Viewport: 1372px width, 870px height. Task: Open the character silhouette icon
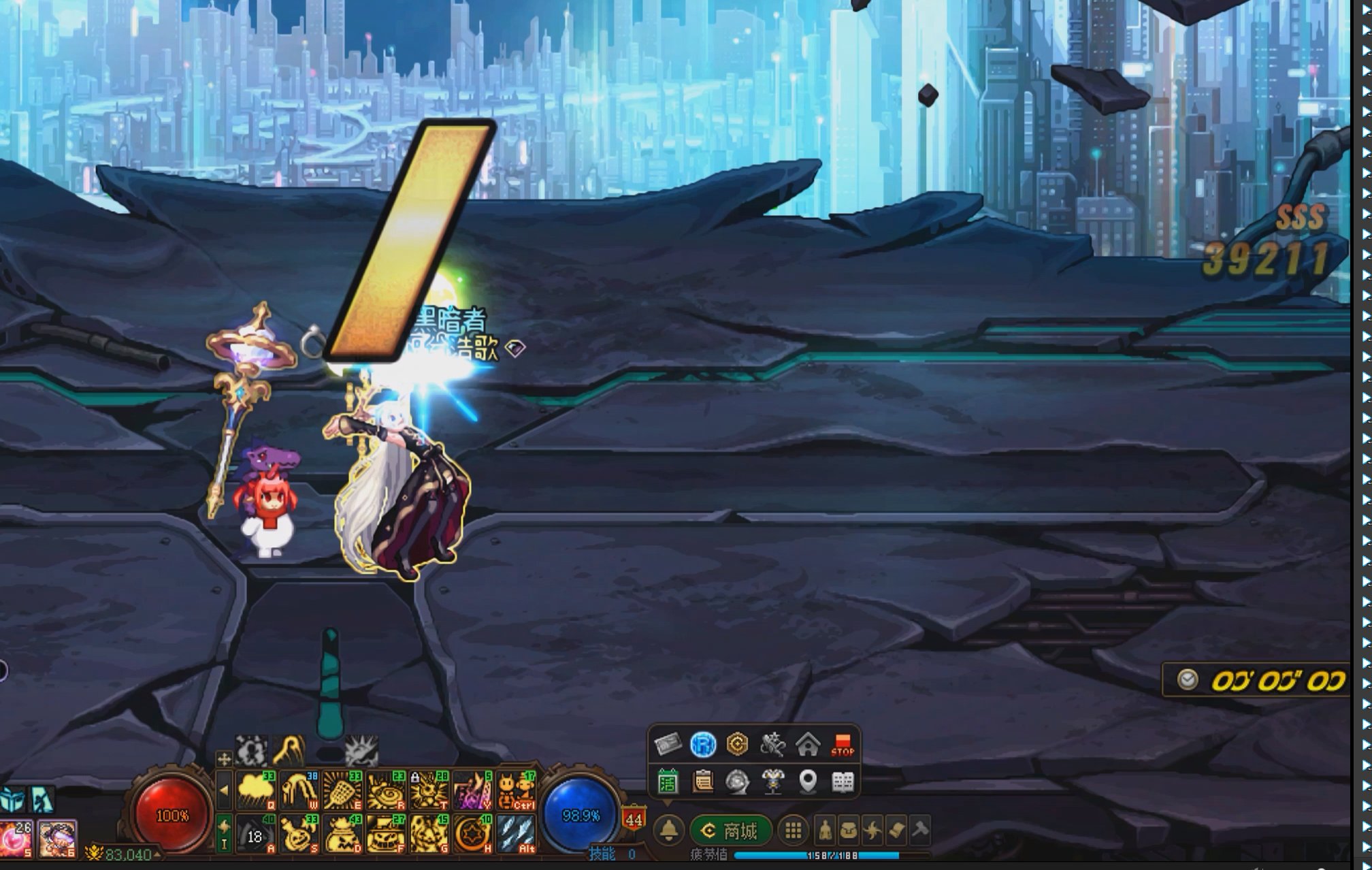[x=825, y=831]
